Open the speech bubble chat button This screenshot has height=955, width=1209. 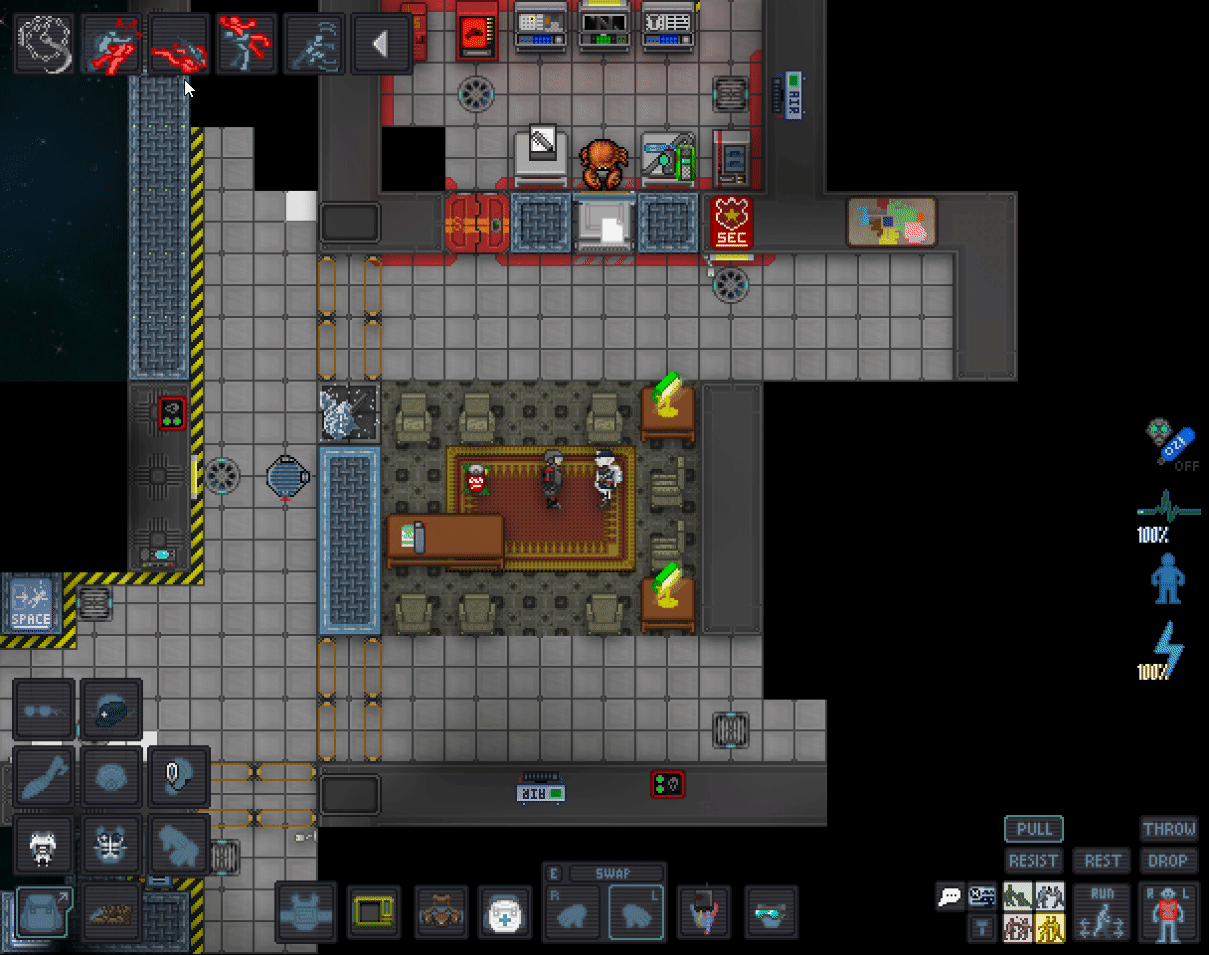pyautogui.click(x=950, y=896)
